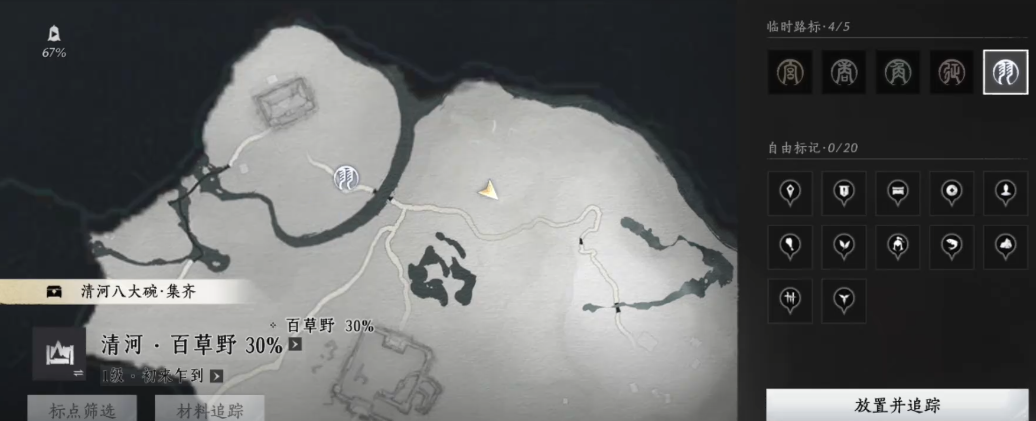Switch region with the map area icon

pyautogui.click(x=58, y=354)
